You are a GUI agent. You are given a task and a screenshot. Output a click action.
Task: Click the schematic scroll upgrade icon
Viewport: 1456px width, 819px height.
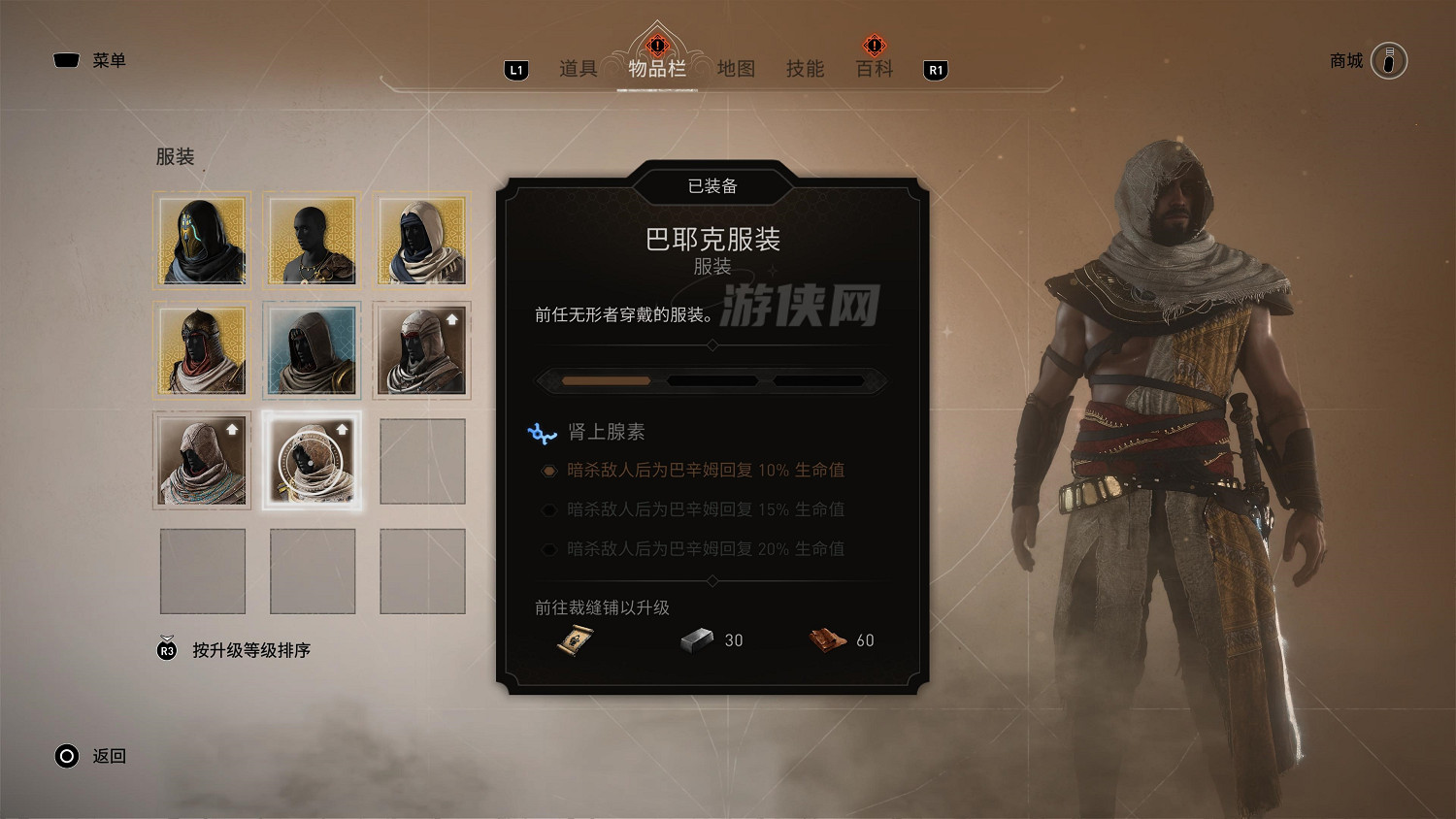[573, 639]
